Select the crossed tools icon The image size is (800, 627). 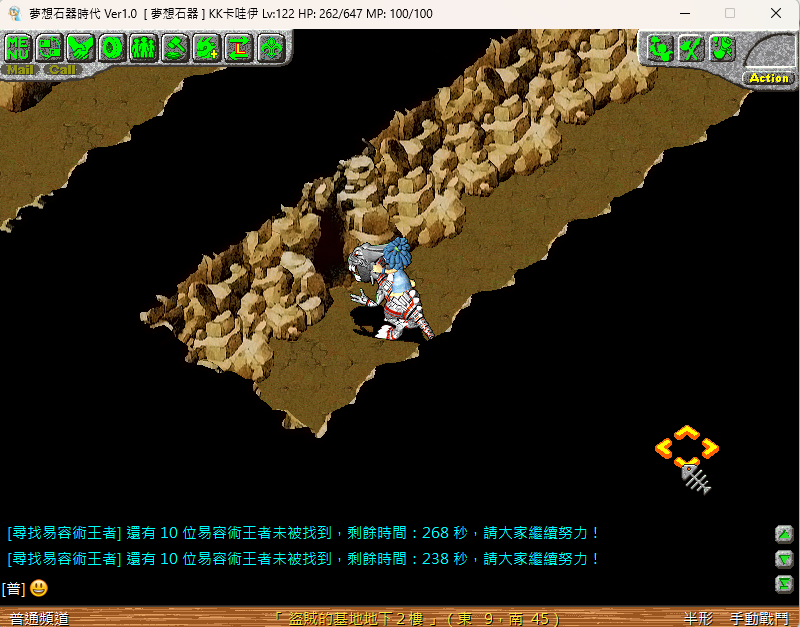690,48
